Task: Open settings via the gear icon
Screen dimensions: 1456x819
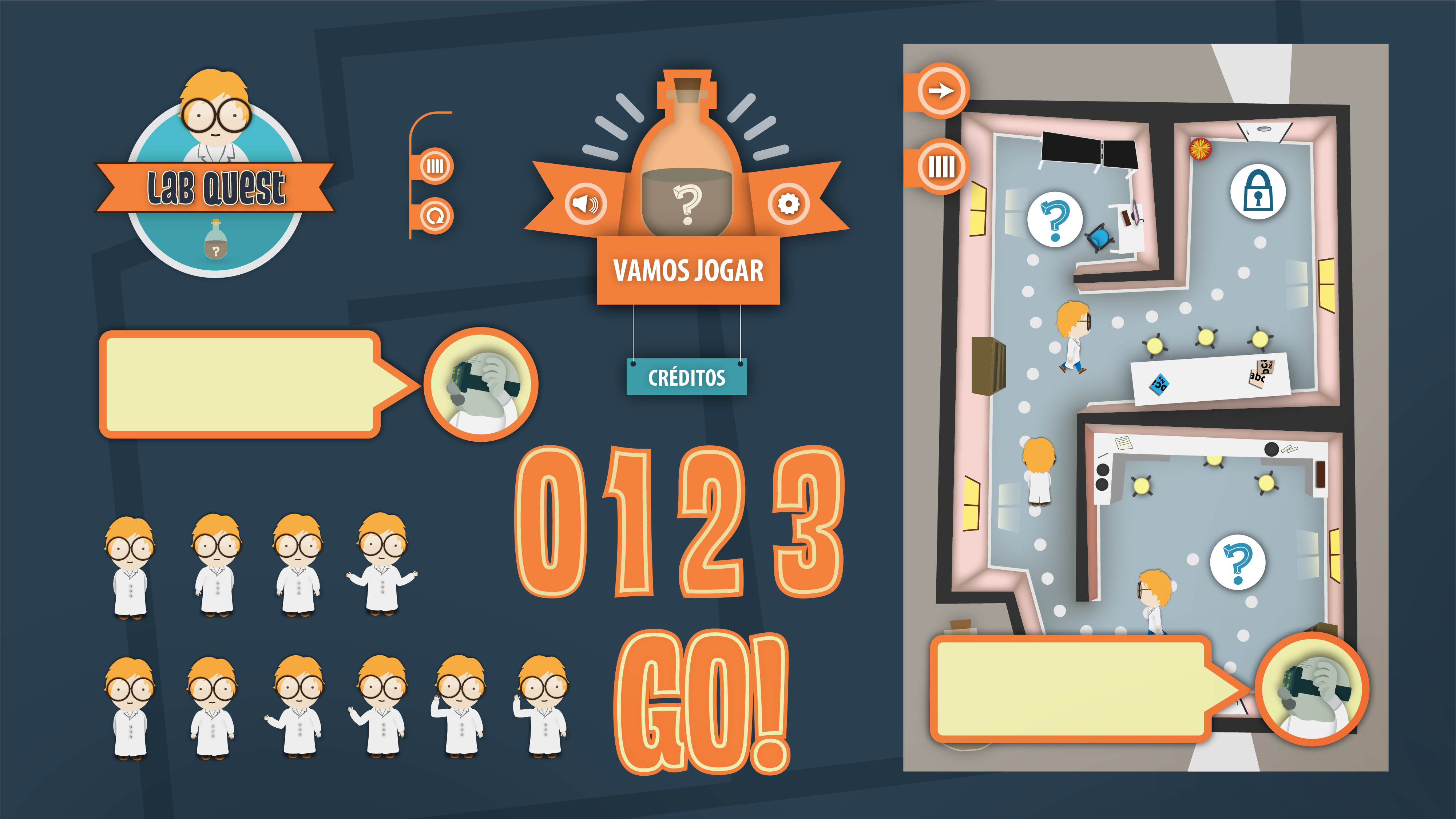Action: point(788,203)
